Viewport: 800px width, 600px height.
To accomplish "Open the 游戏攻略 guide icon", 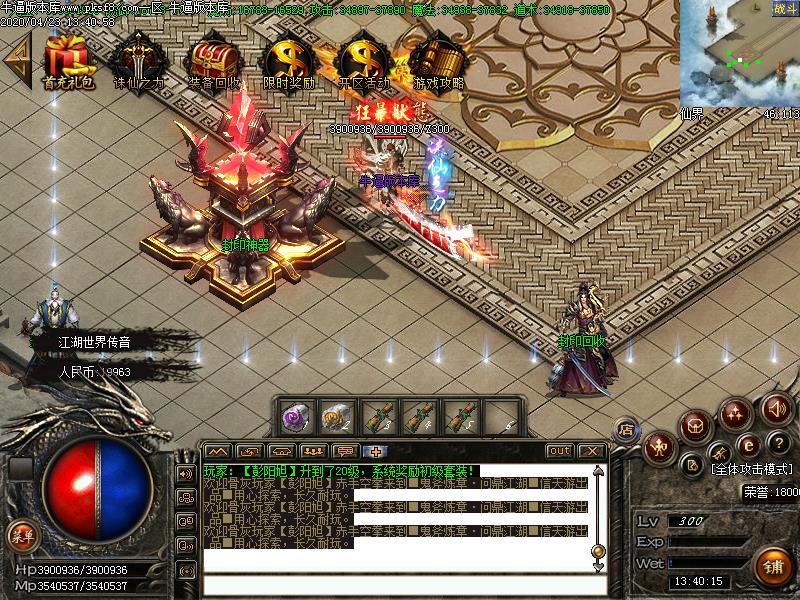I will point(437,61).
